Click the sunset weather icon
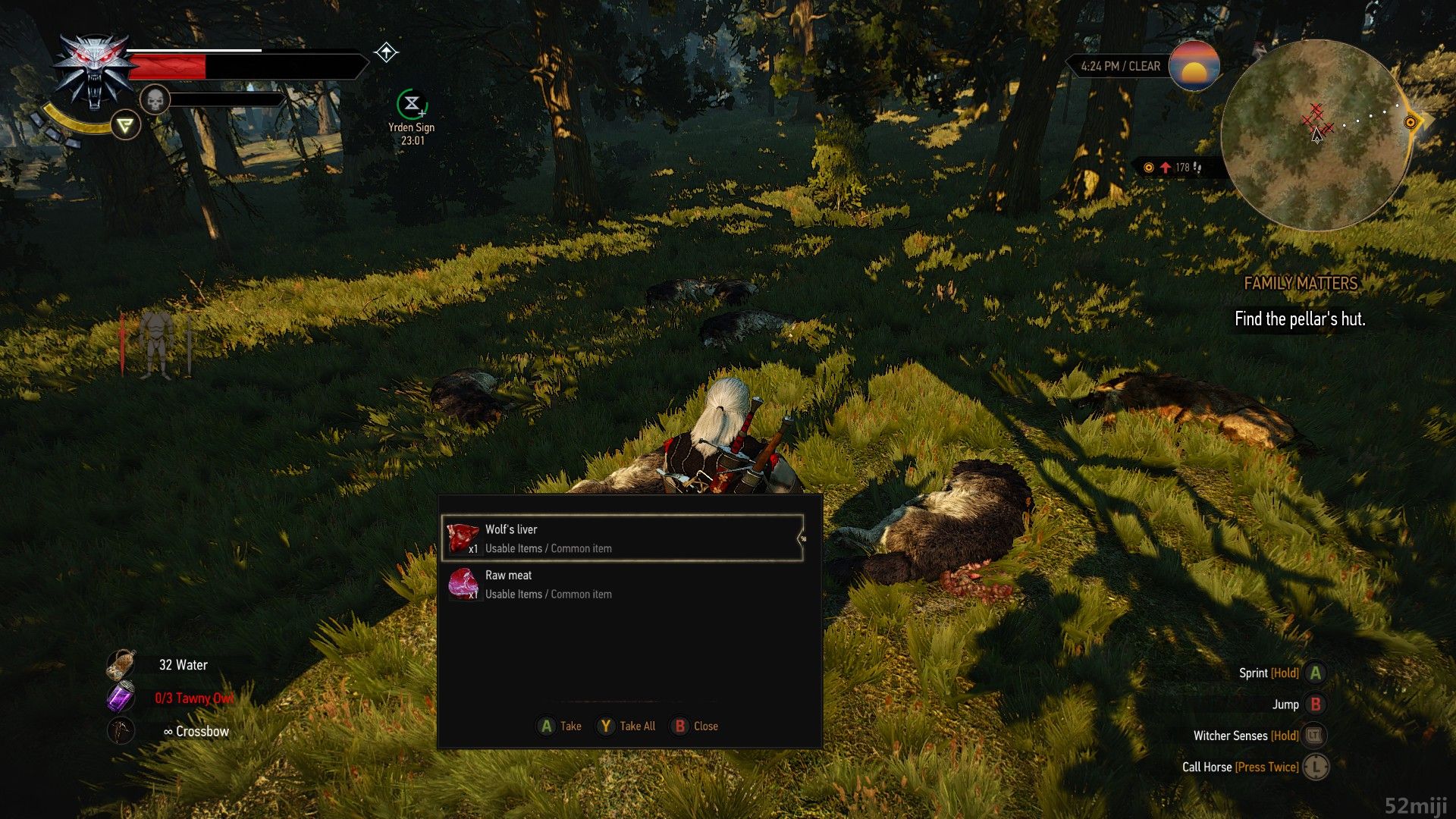The width and height of the screenshot is (1456, 819). (x=1194, y=66)
